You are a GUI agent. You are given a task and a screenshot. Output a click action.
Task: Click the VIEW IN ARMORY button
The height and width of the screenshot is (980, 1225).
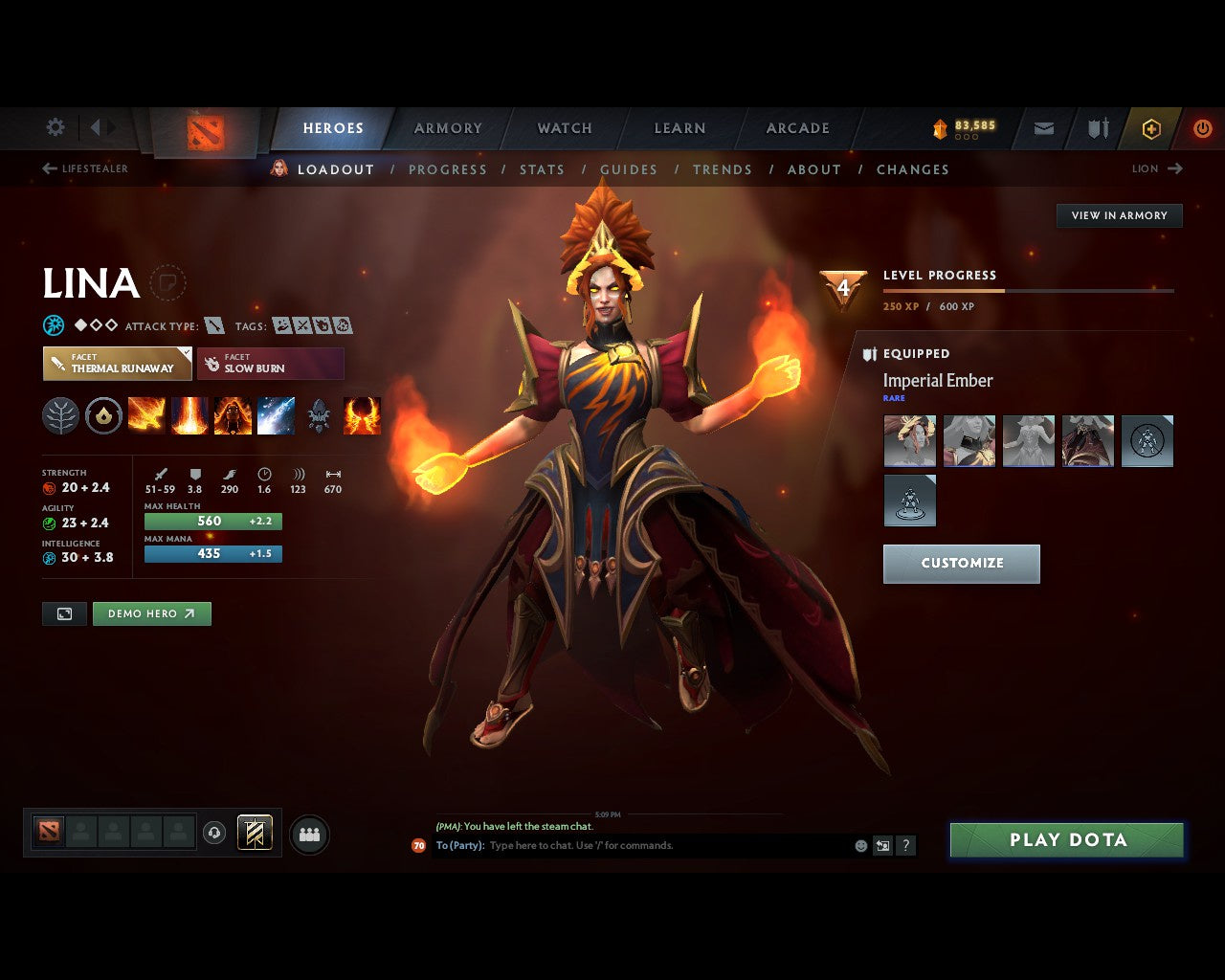point(1118,215)
